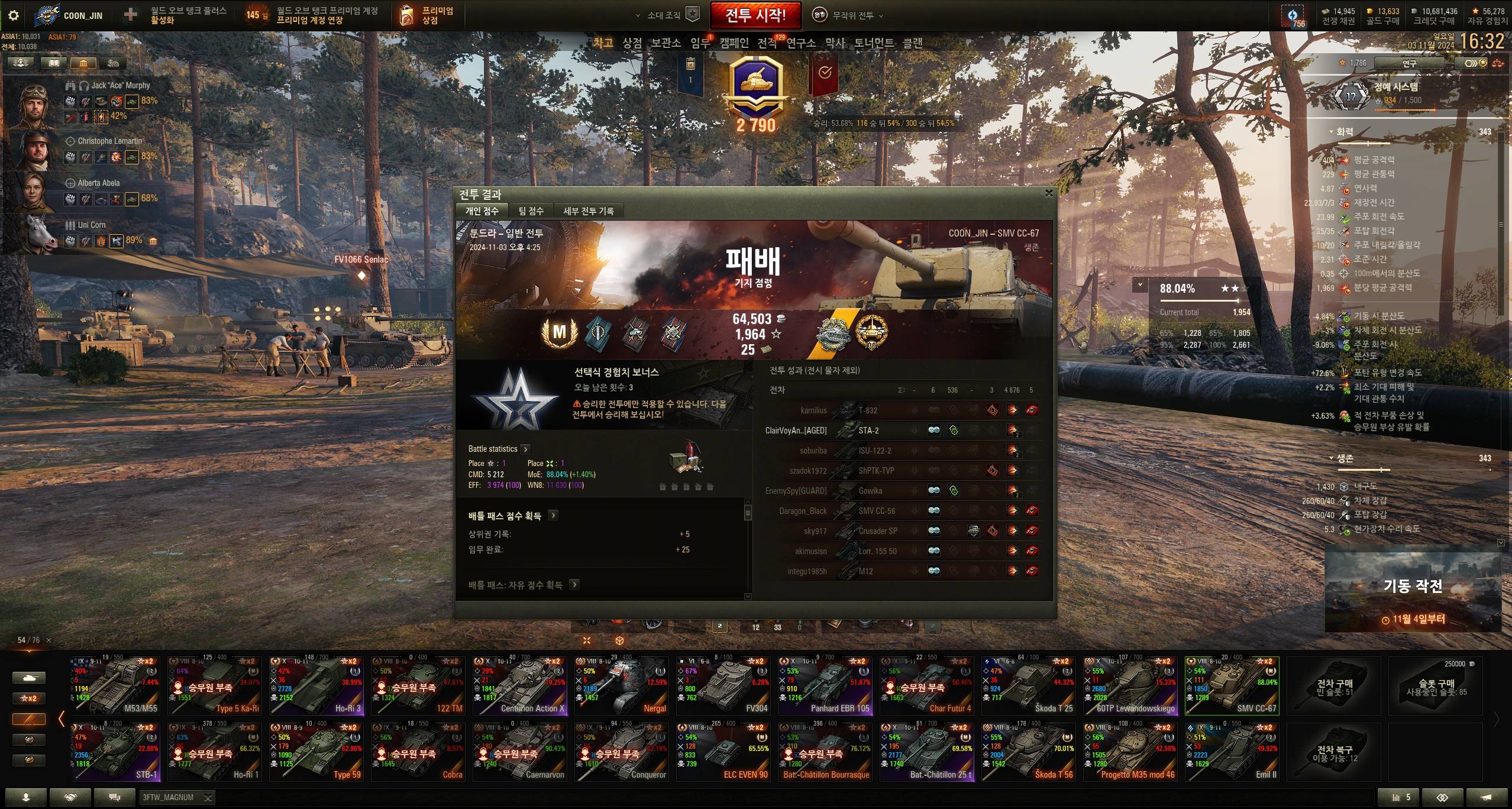Open the 기동 작전 event banner
Viewport: 1512px width, 809px height.
(1413, 593)
